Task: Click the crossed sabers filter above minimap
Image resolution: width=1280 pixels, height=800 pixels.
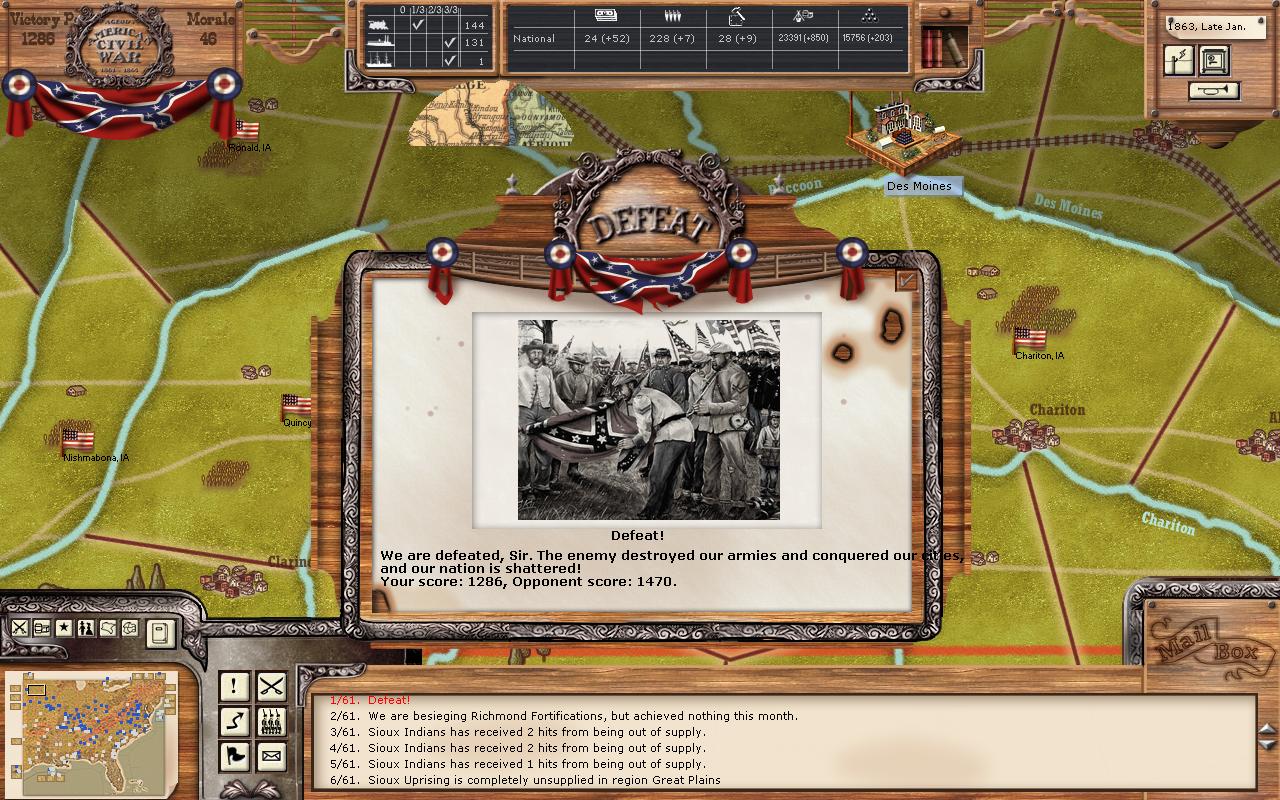Action: (20, 628)
